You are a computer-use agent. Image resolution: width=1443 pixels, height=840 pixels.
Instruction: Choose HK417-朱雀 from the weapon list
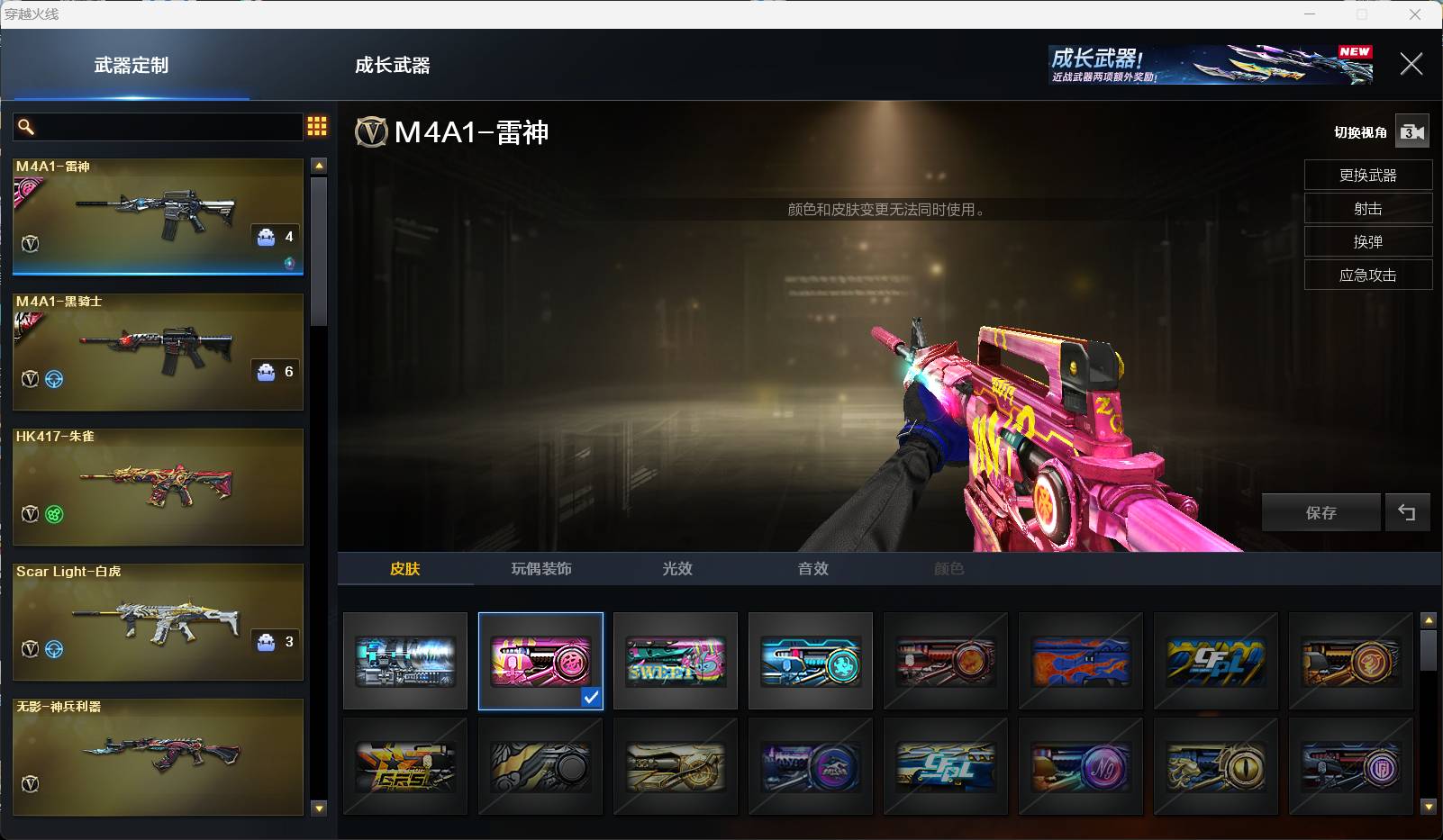click(x=158, y=486)
